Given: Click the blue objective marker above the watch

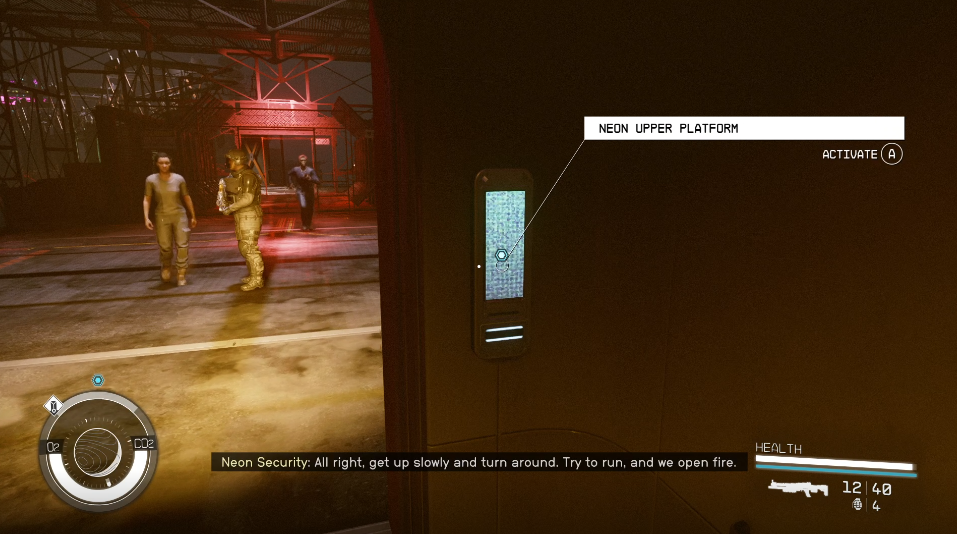Looking at the screenshot, I should [98, 380].
